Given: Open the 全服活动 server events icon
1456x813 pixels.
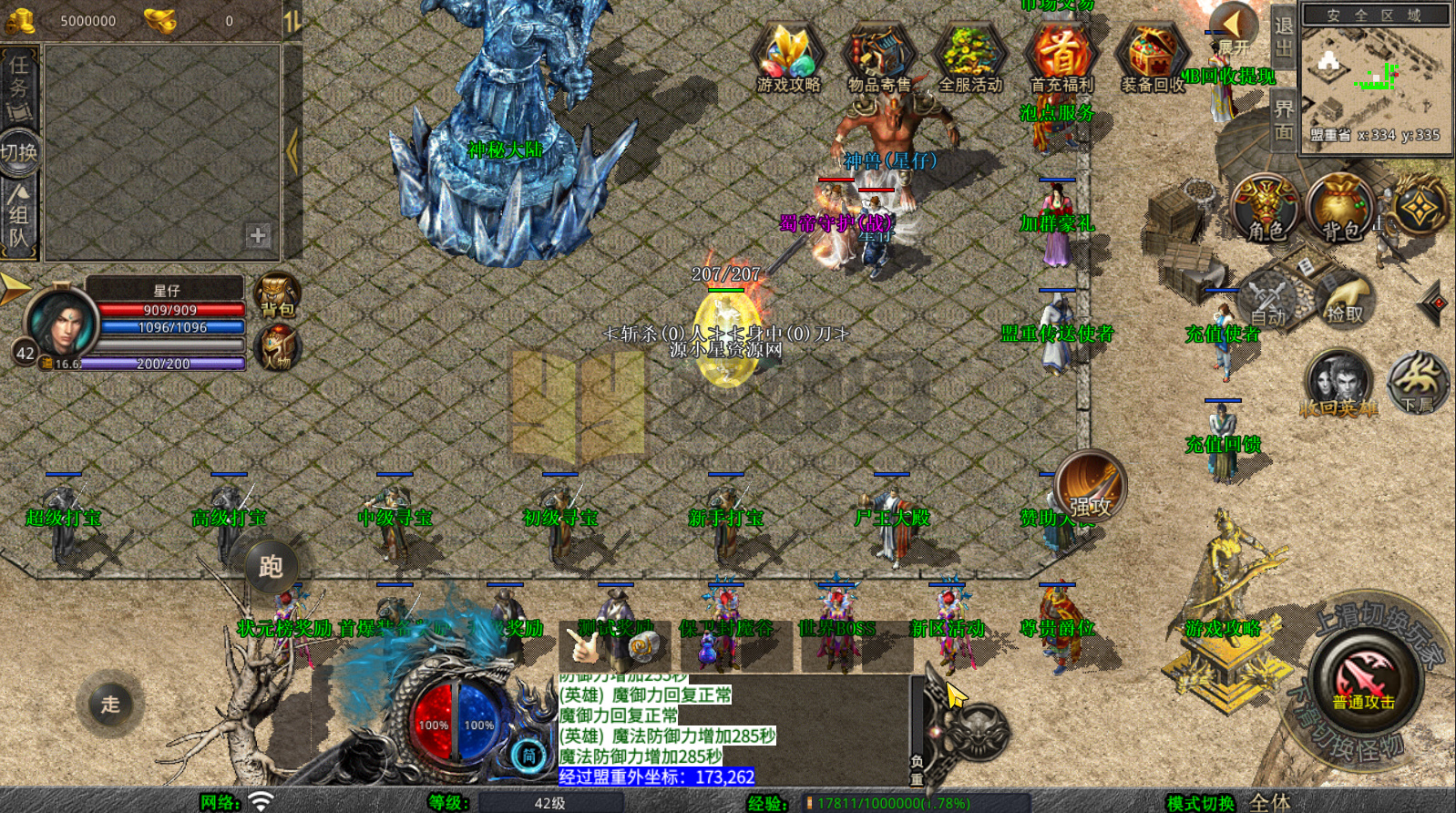Looking at the screenshot, I should [969, 57].
